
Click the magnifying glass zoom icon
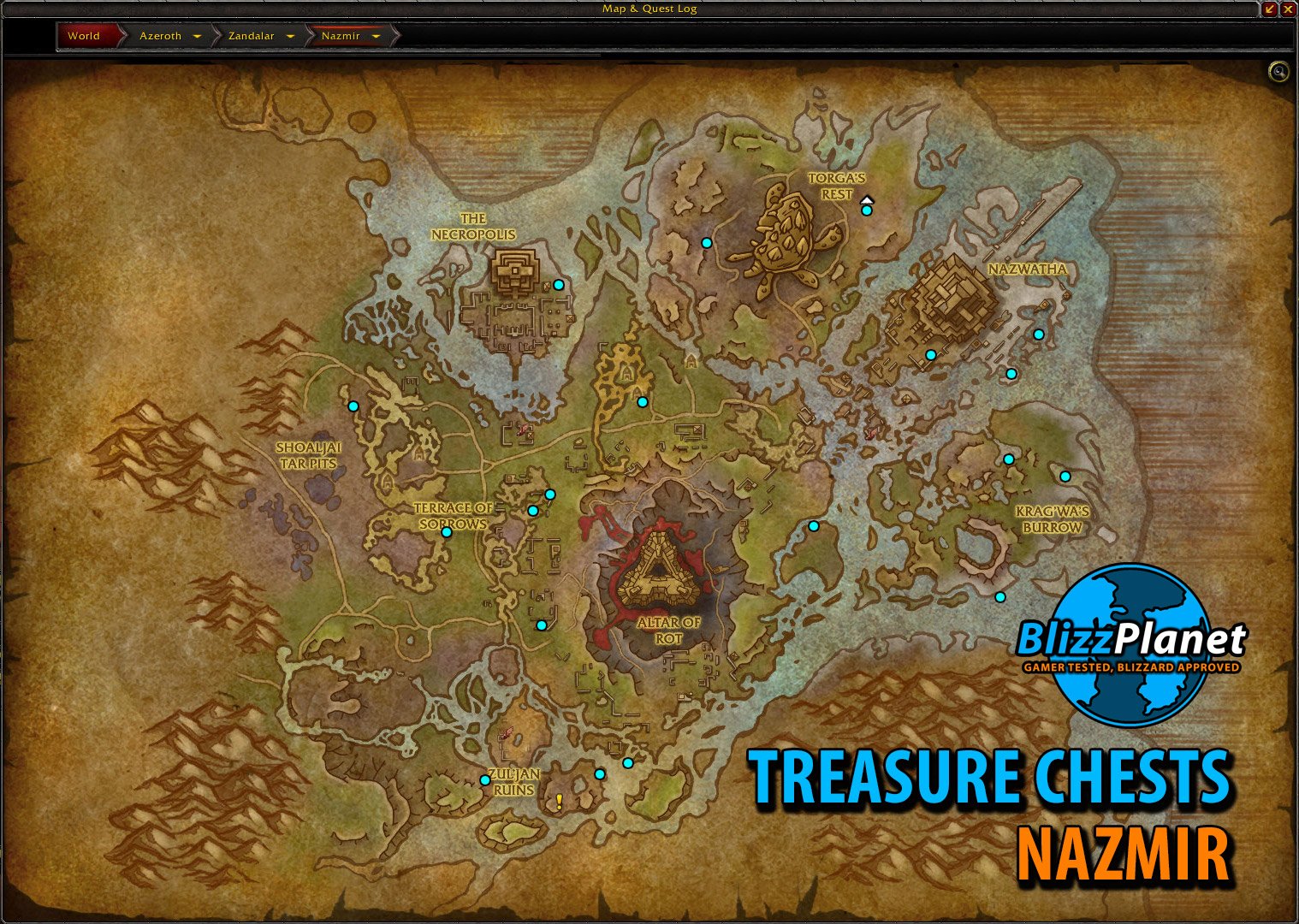point(1277,72)
